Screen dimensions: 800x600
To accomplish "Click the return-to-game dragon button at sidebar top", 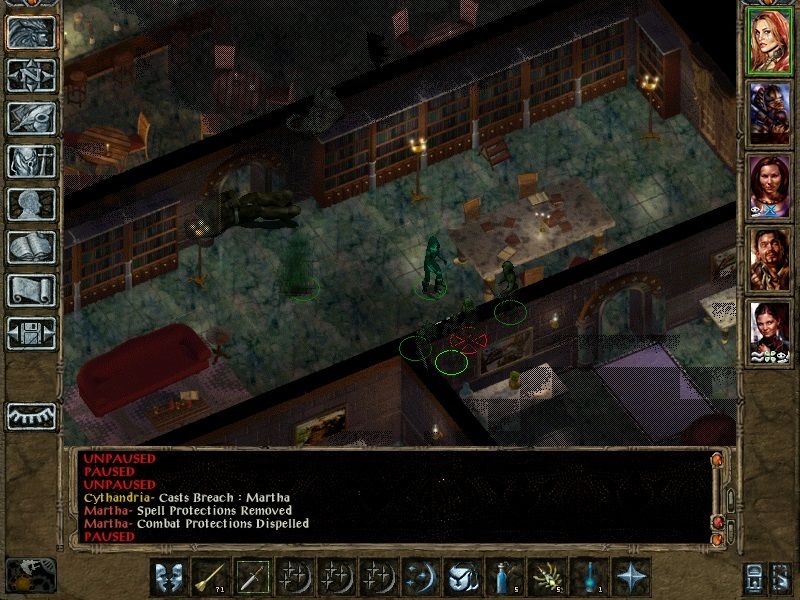I will tap(31, 32).
